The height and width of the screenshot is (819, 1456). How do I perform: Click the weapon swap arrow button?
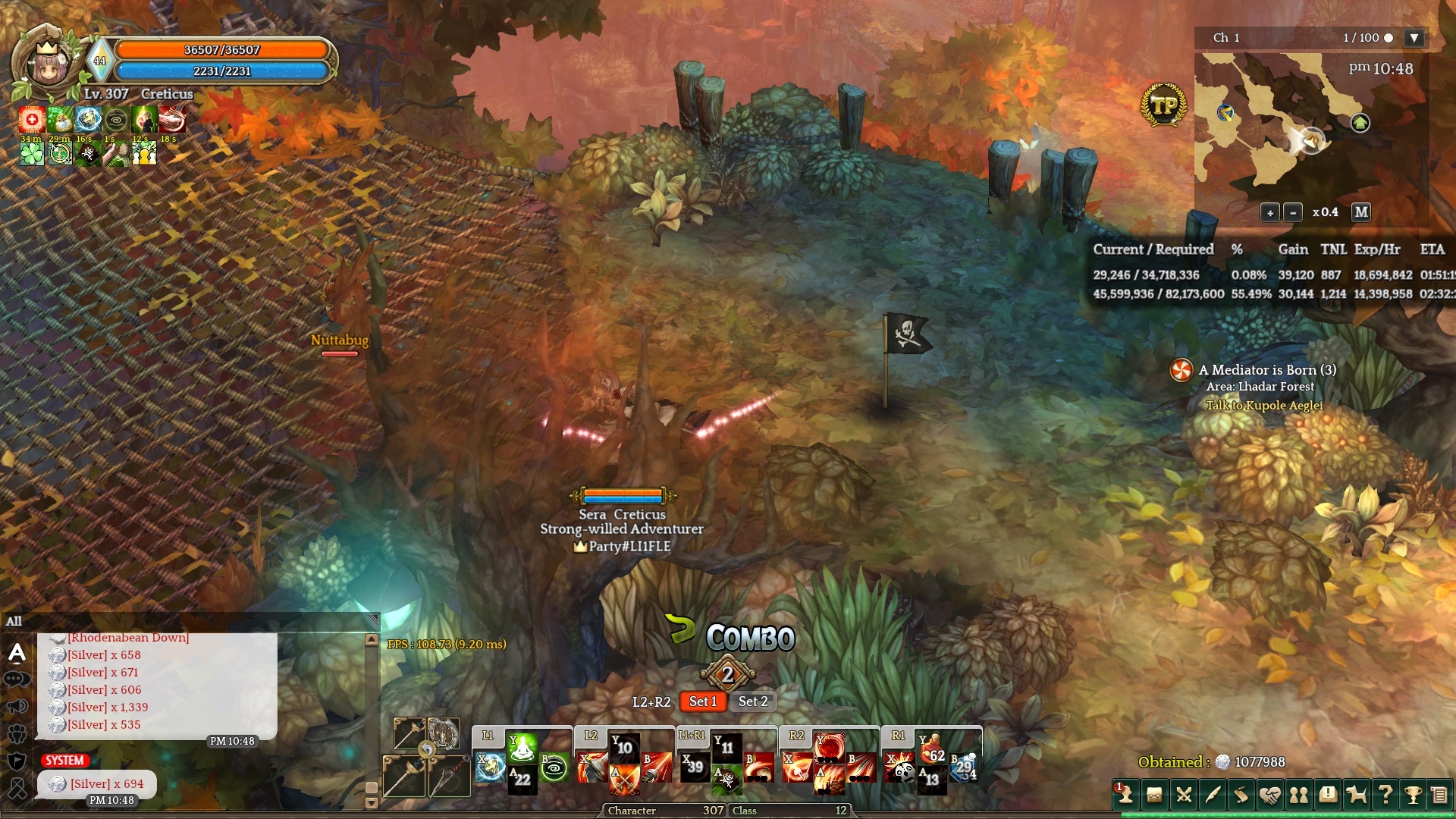click(x=427, y=750)
